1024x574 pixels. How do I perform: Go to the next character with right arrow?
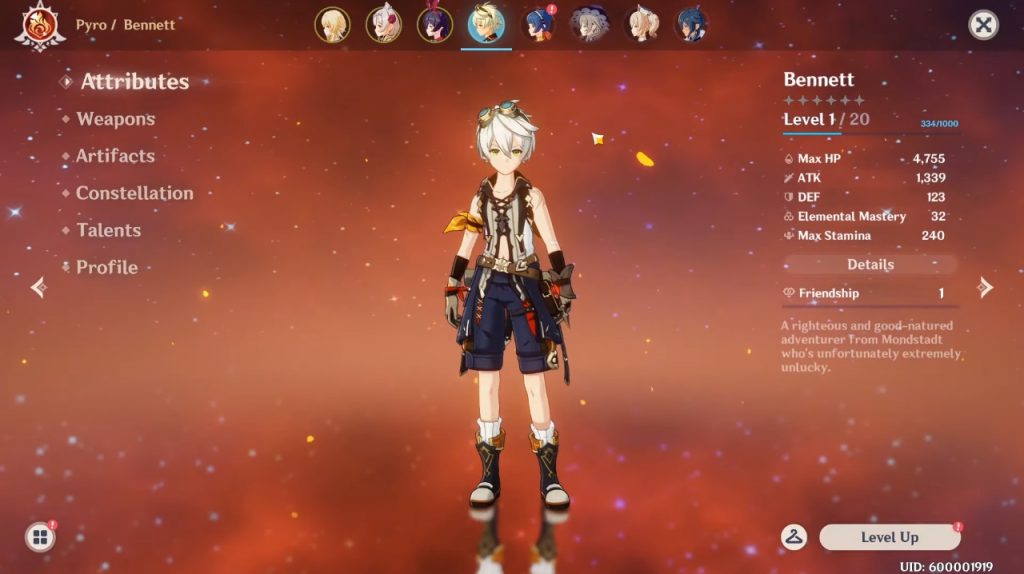985,288
